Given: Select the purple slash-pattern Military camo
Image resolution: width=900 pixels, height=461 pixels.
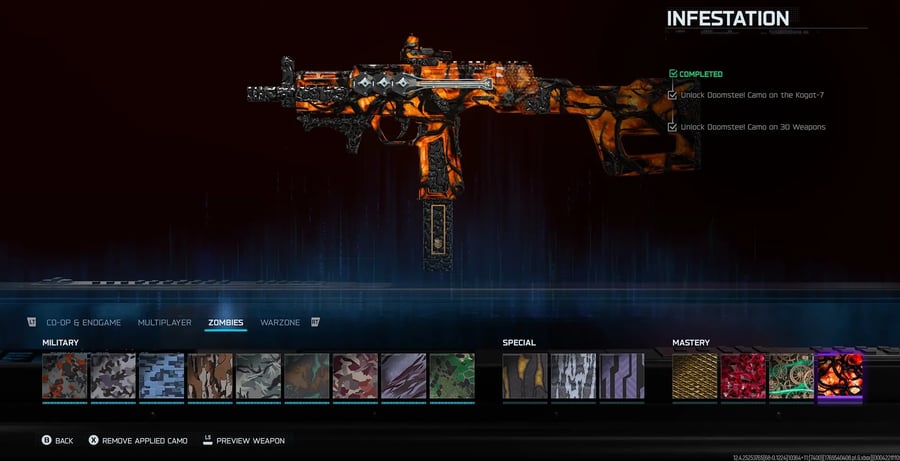Looking at the screenshot, I should [403, 376].
